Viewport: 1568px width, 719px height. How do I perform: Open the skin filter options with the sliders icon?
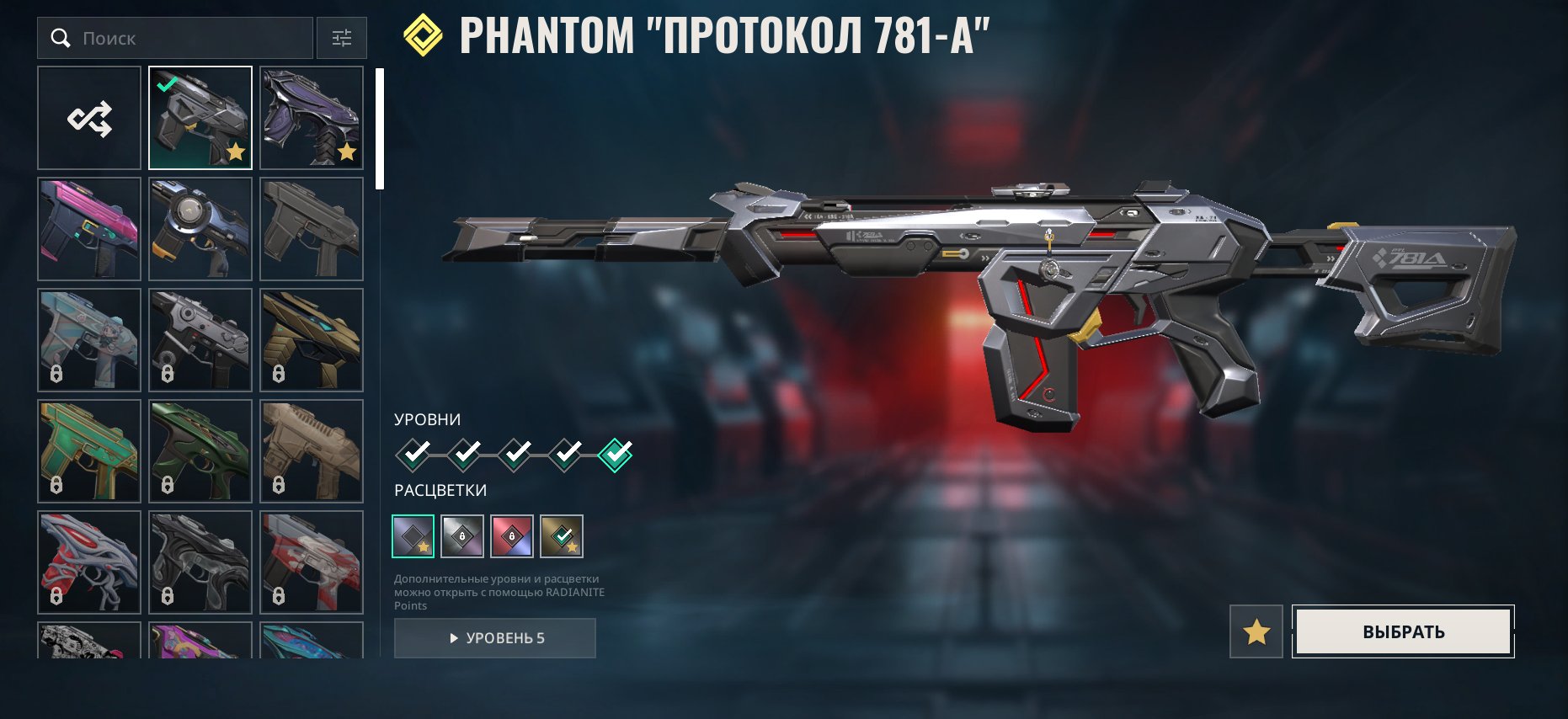pos(340,38)
